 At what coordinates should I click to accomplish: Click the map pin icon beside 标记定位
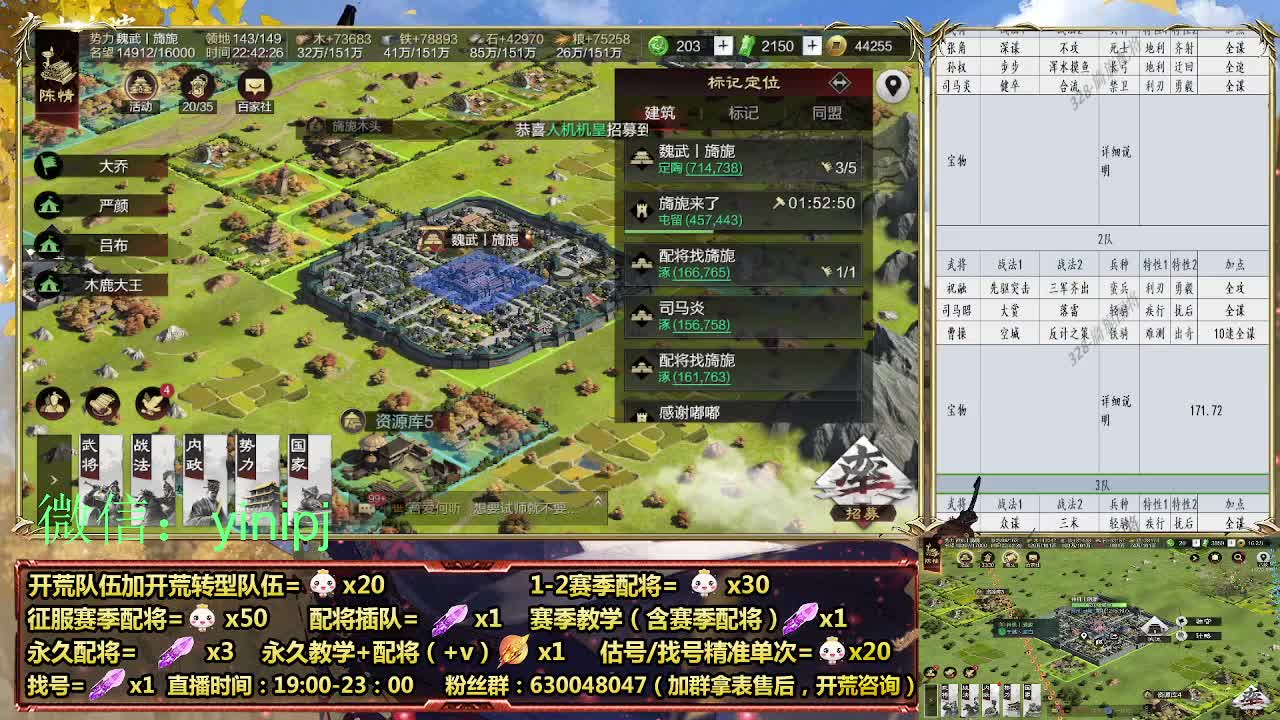pyautogui.click(x=893, y=87)
